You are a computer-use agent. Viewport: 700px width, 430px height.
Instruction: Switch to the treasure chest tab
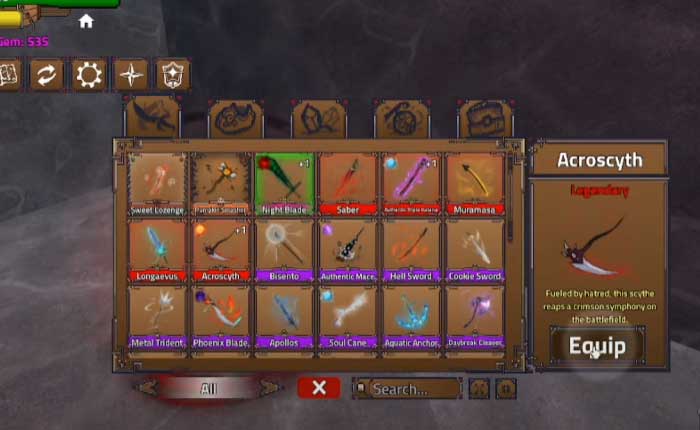tap(485, 117)
